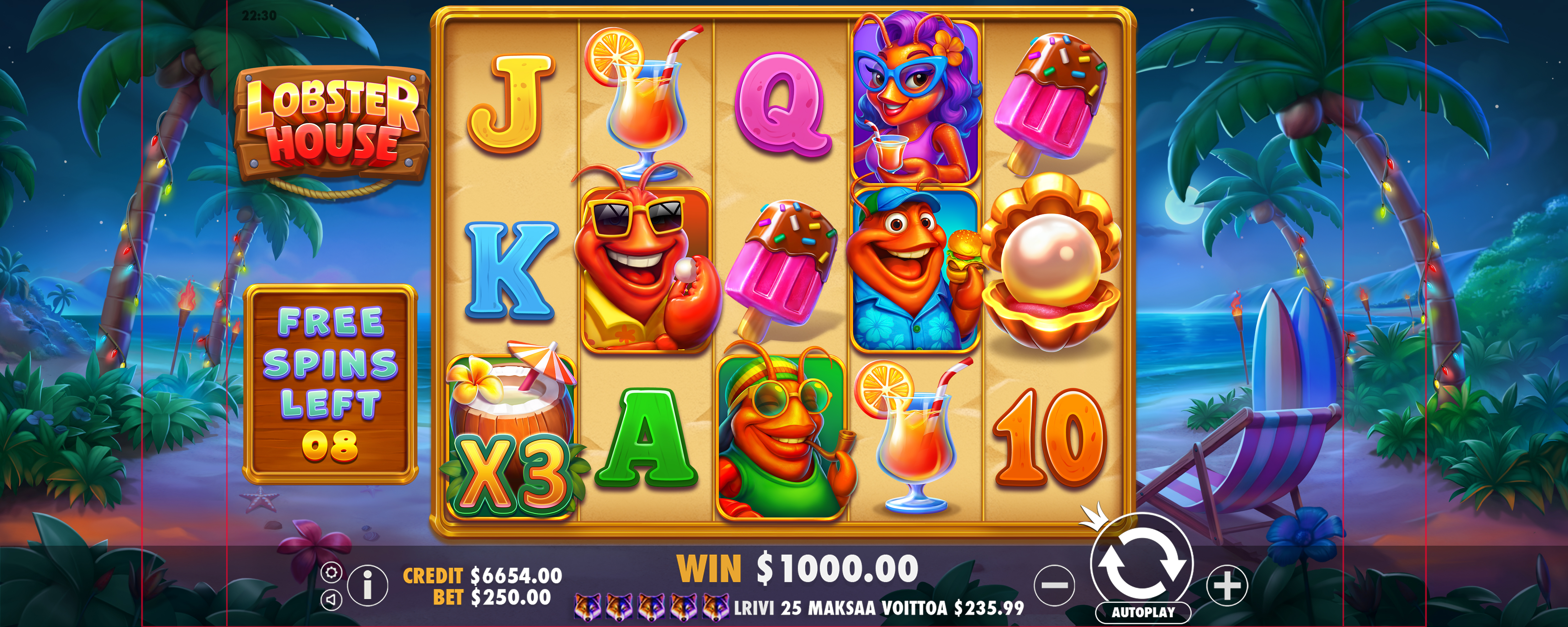Screen dimensions: 1568x627
Task: Decrease the bet with the minus button
Action: click(1054, 586)
